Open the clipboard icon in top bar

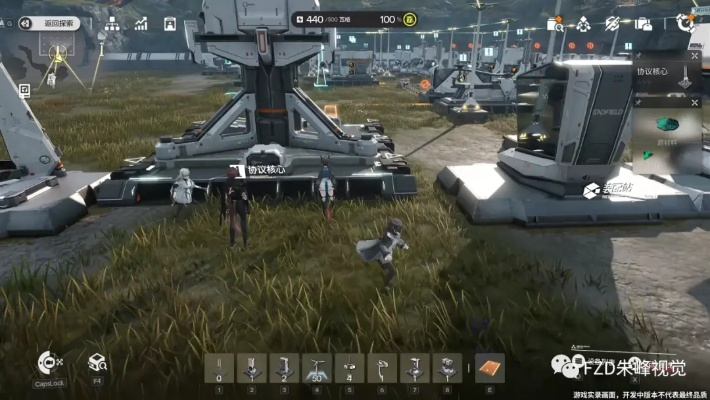170,23
